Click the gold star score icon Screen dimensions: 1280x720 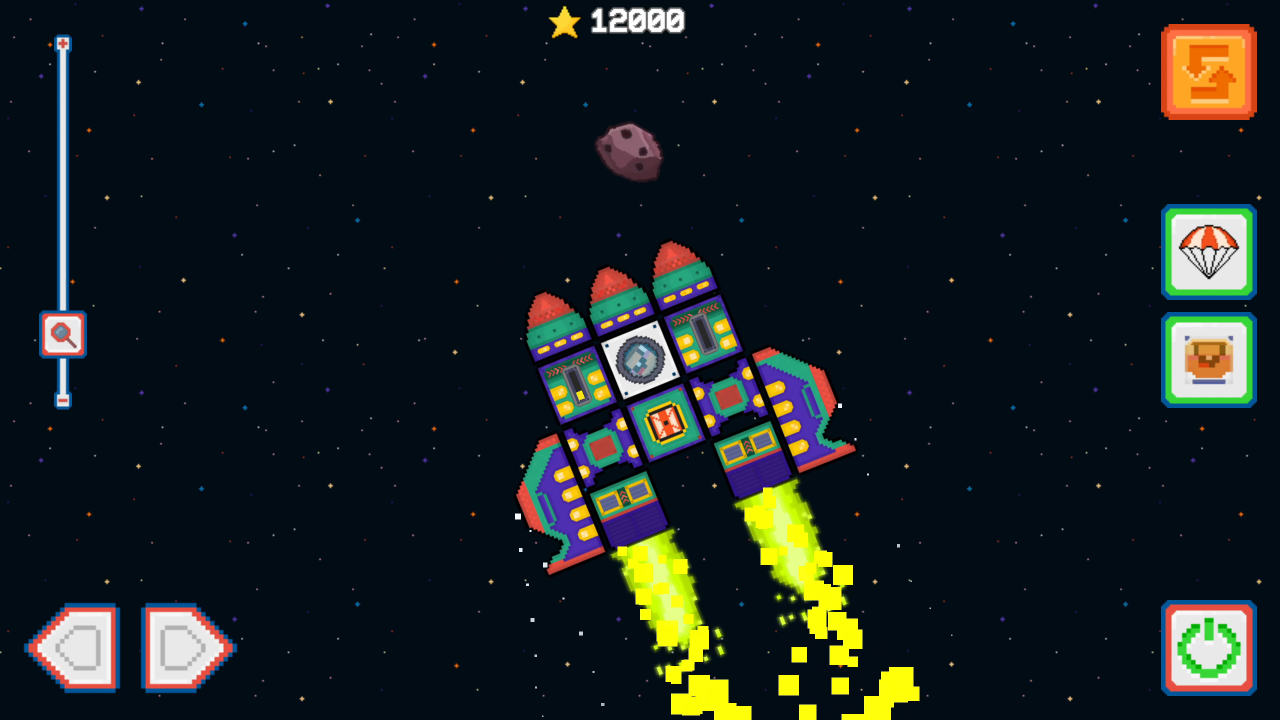564,22
